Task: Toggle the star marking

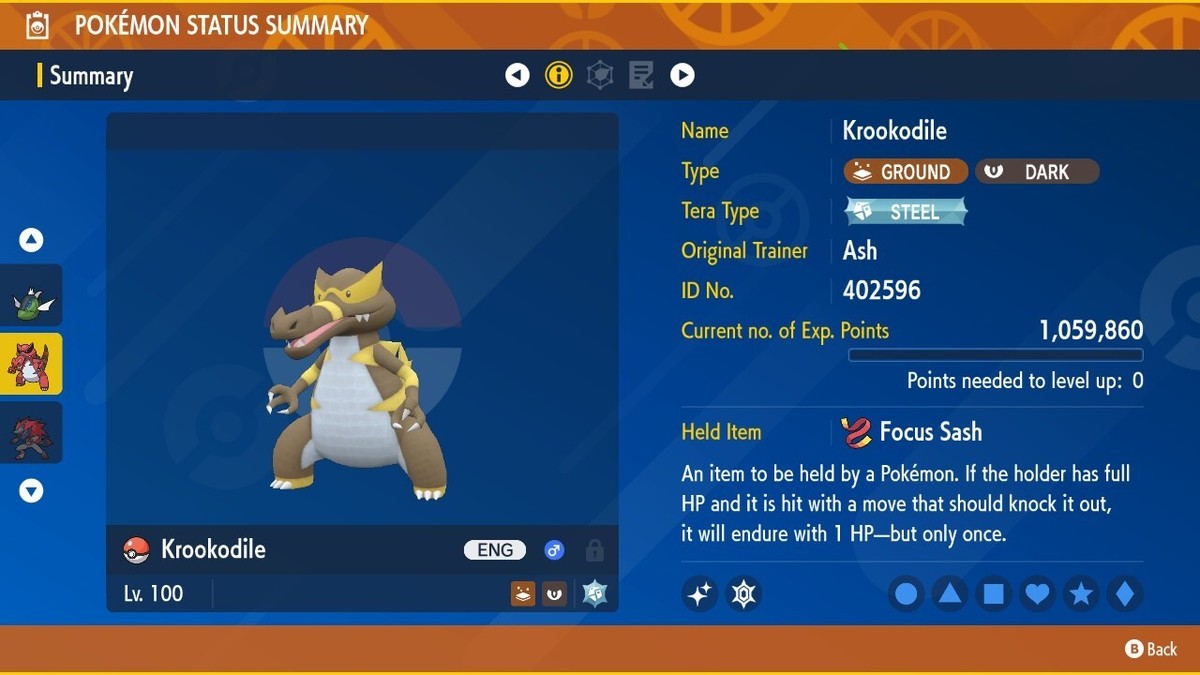Action: click(x=1081, y=594)
